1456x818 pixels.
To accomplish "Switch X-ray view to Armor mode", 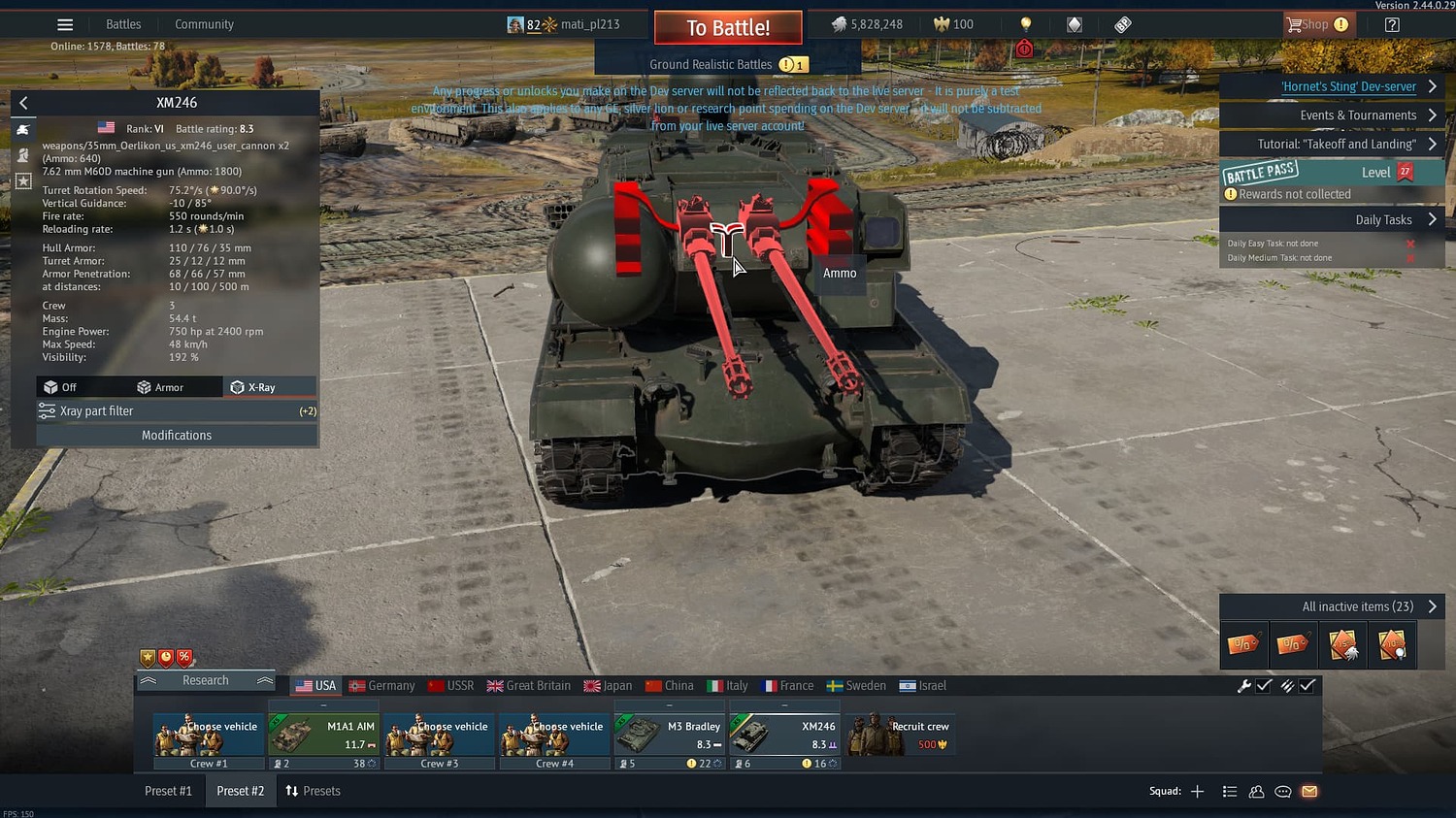I will coord(163,386).
